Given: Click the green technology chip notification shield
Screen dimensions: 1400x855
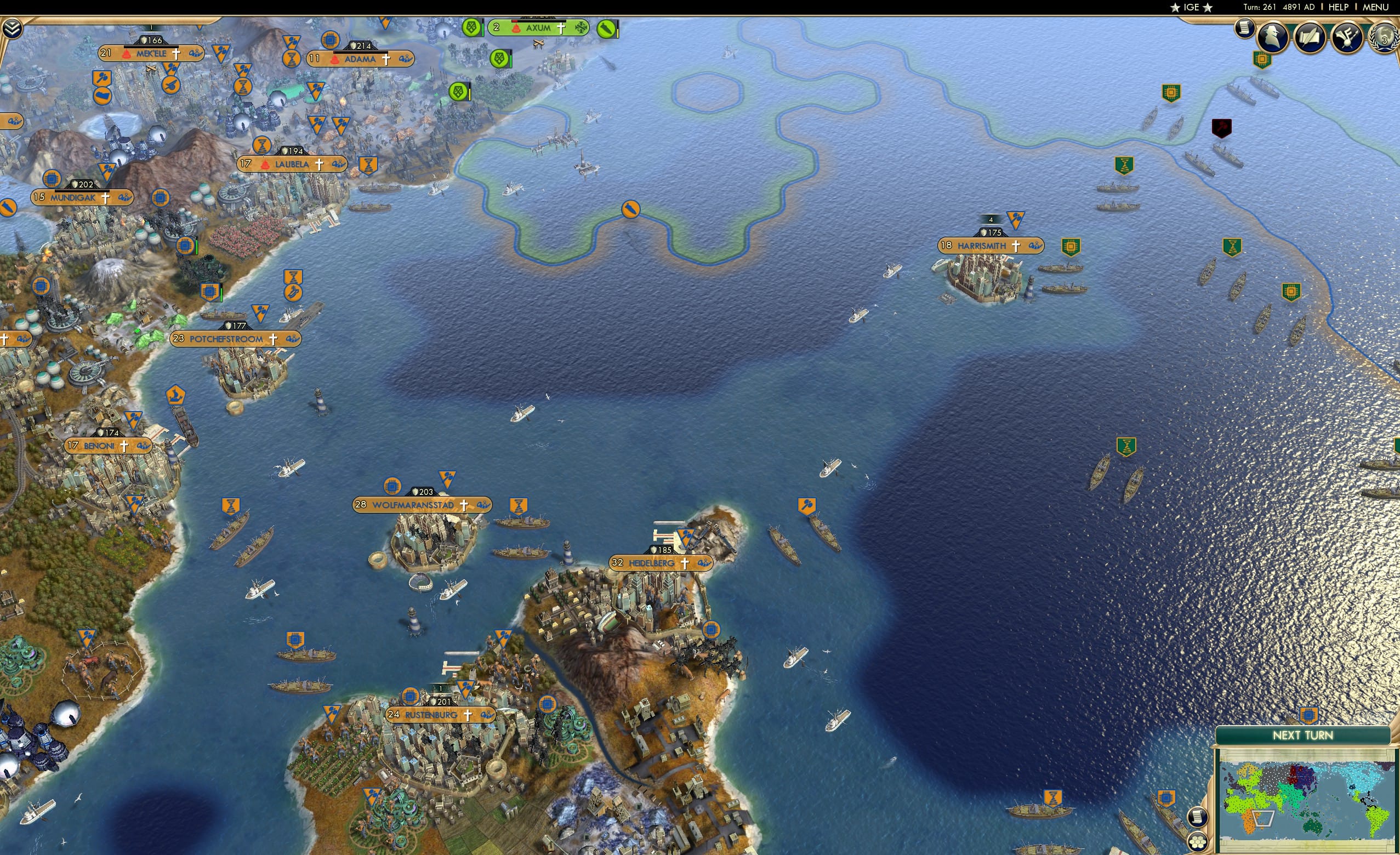Looking at the screenshot, I should [1262, 59].
